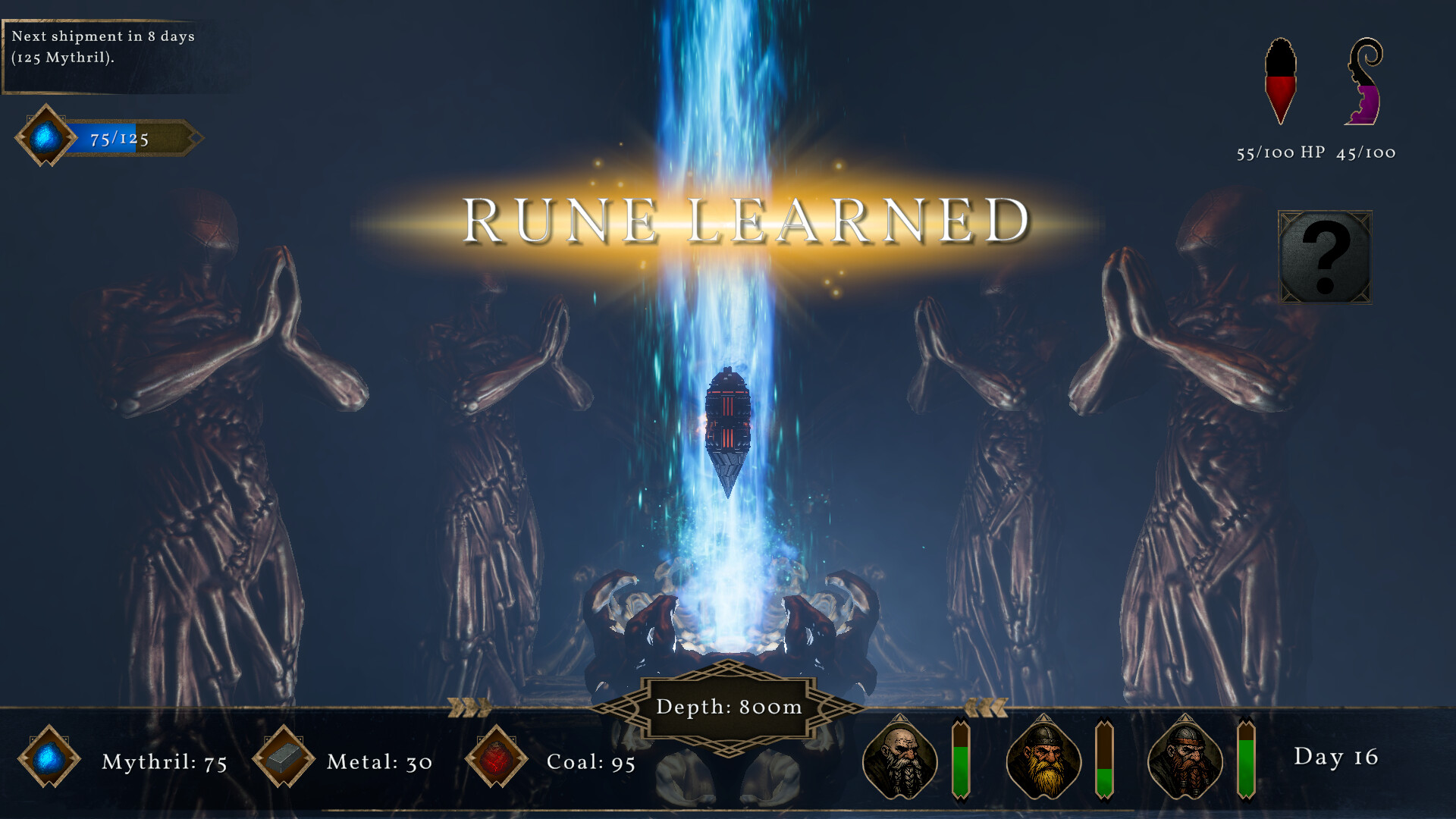Click the Depth: 800m plaque

pyautogui.click(x=726, y=708)
